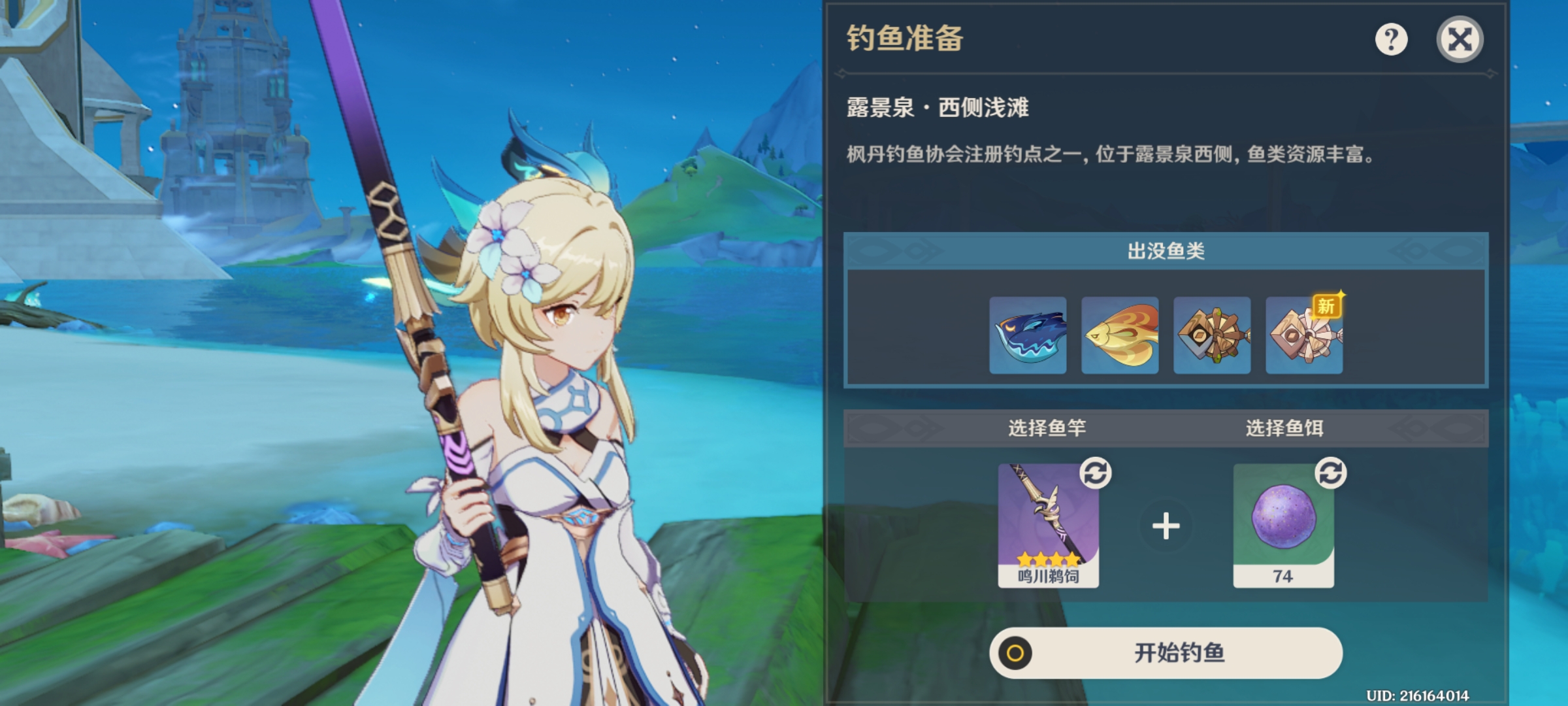The image size is (1568, 706).
Task: View the brown mechanical wheel fish icon
Action: [x=1212, y=335]
